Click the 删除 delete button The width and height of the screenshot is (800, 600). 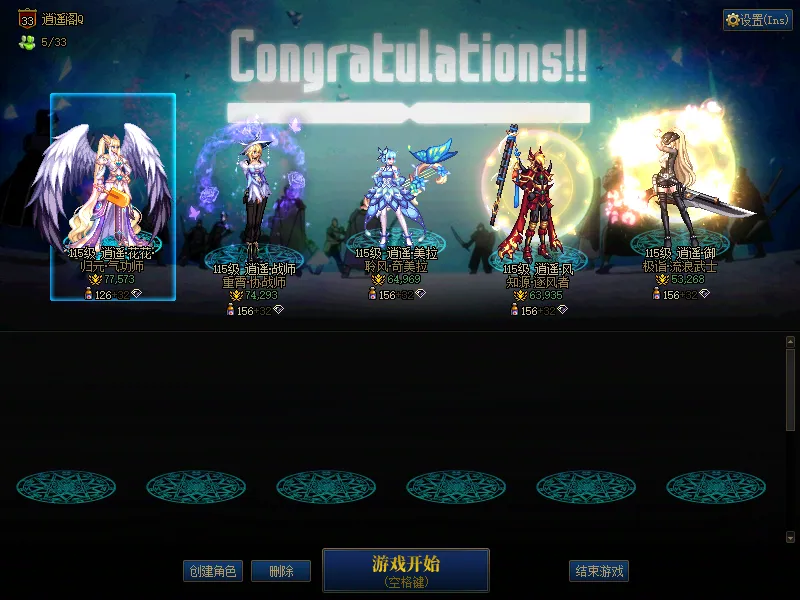(280, 571)
